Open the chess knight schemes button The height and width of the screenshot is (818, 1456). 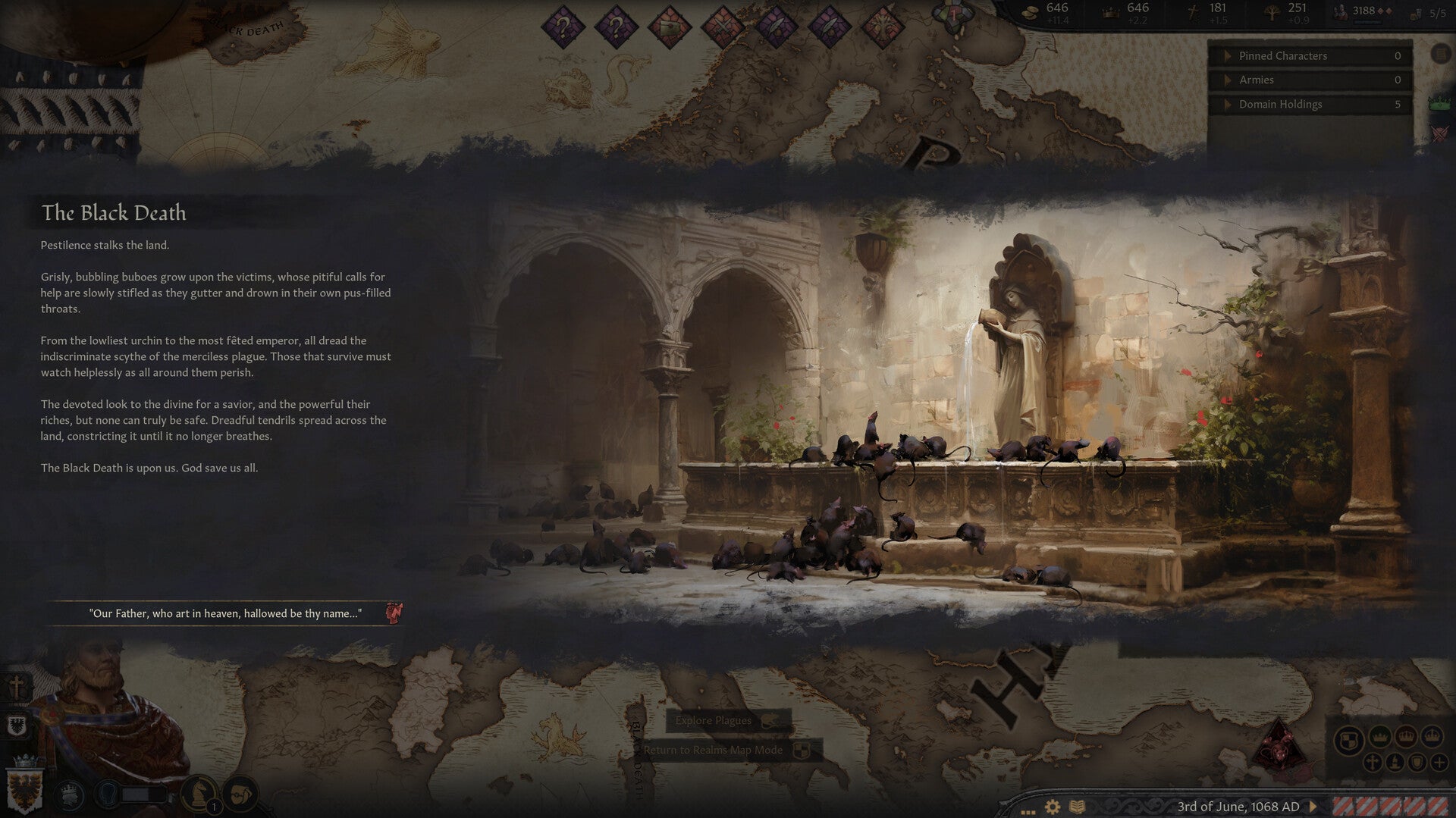[200, 793]
